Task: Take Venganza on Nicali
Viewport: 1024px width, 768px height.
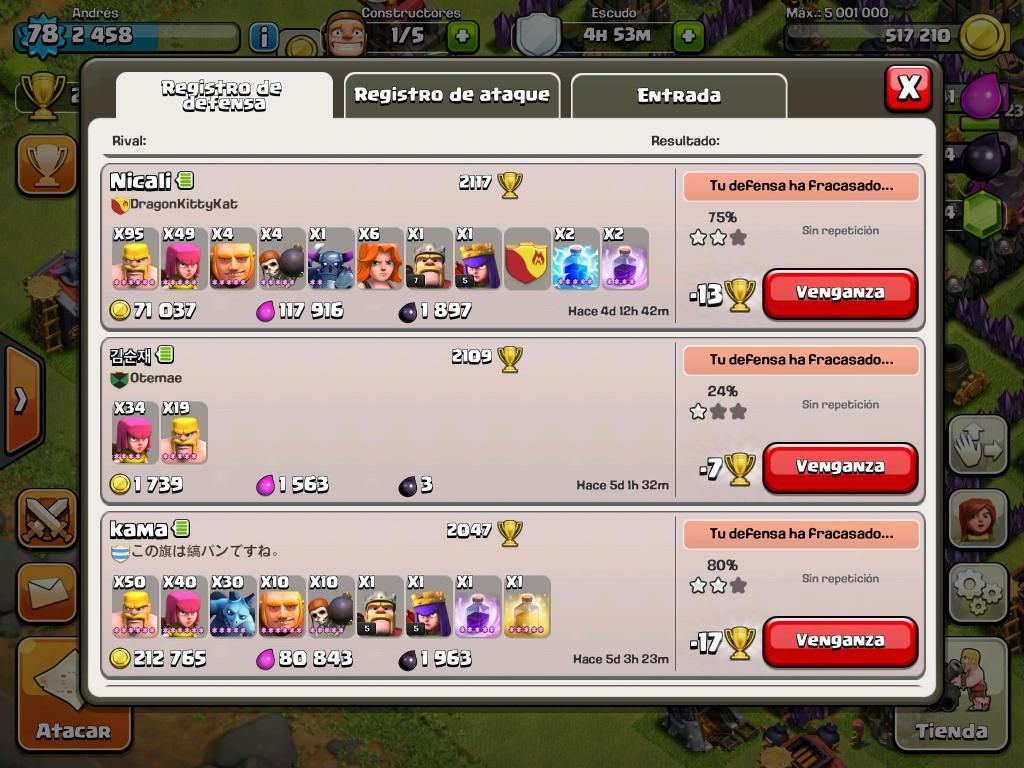Action: (840, 293)
